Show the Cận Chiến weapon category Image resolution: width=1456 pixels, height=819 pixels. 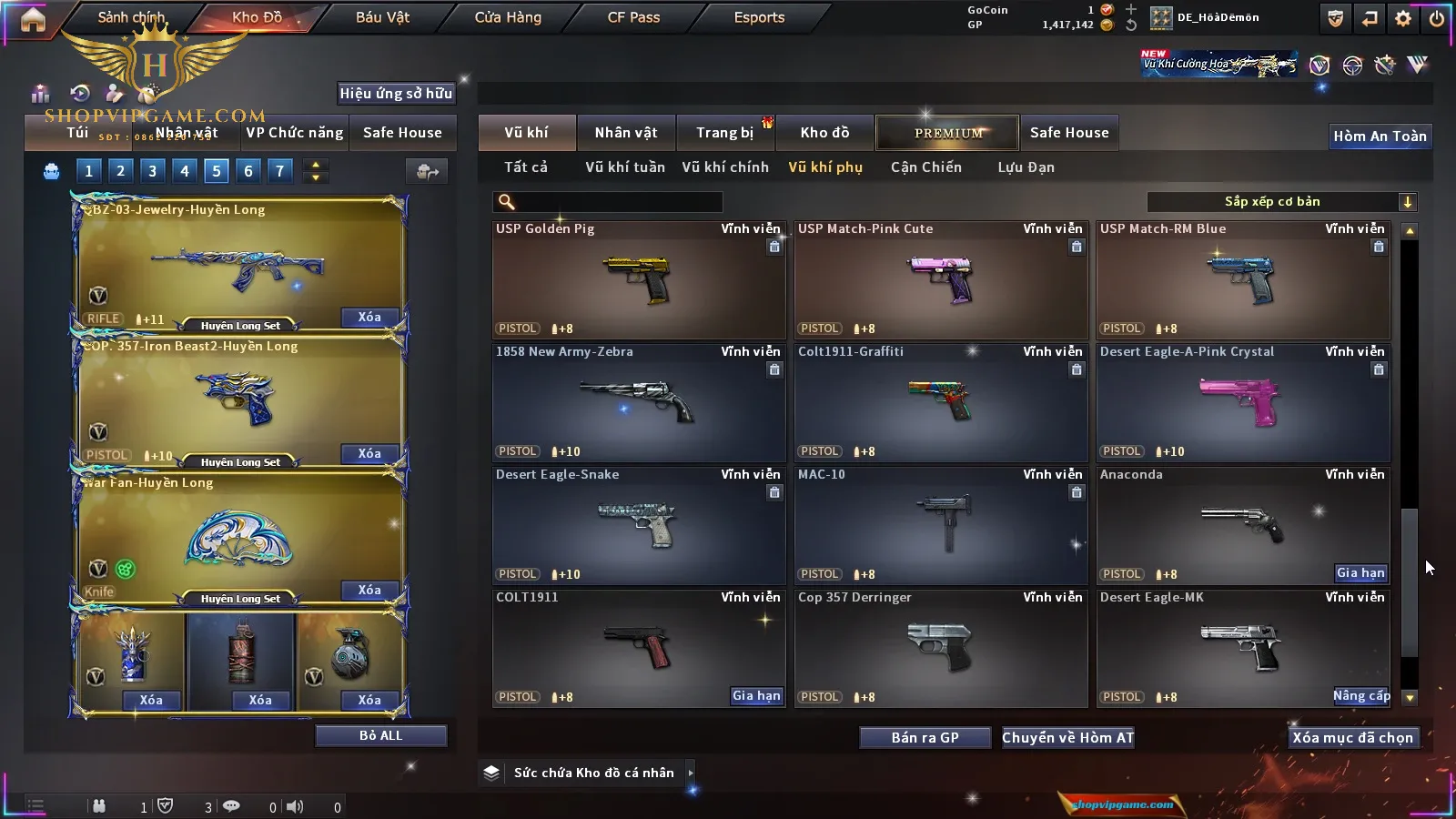[925, 167]
